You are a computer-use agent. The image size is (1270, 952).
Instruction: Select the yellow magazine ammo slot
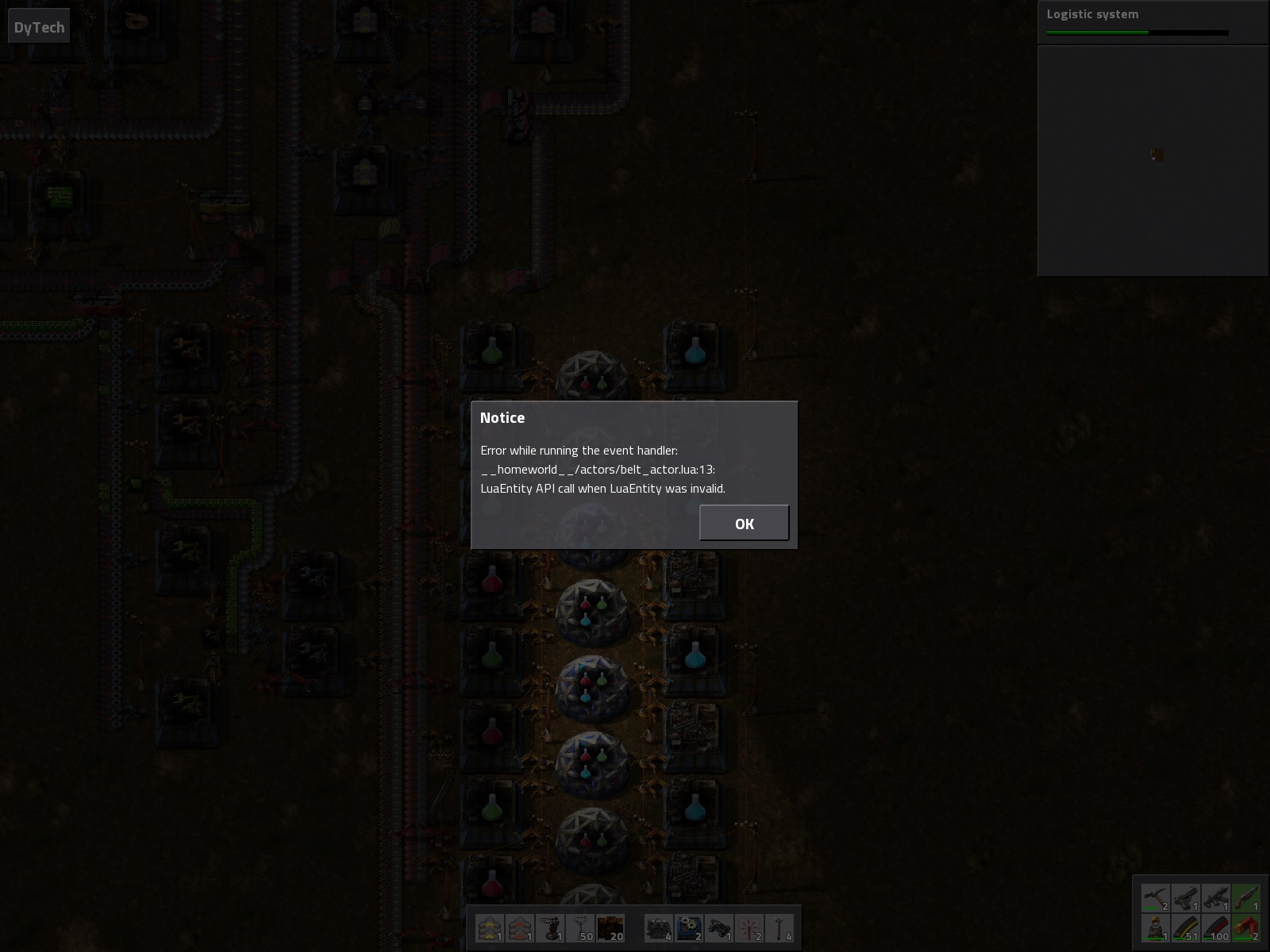[x=1186, y=927]
